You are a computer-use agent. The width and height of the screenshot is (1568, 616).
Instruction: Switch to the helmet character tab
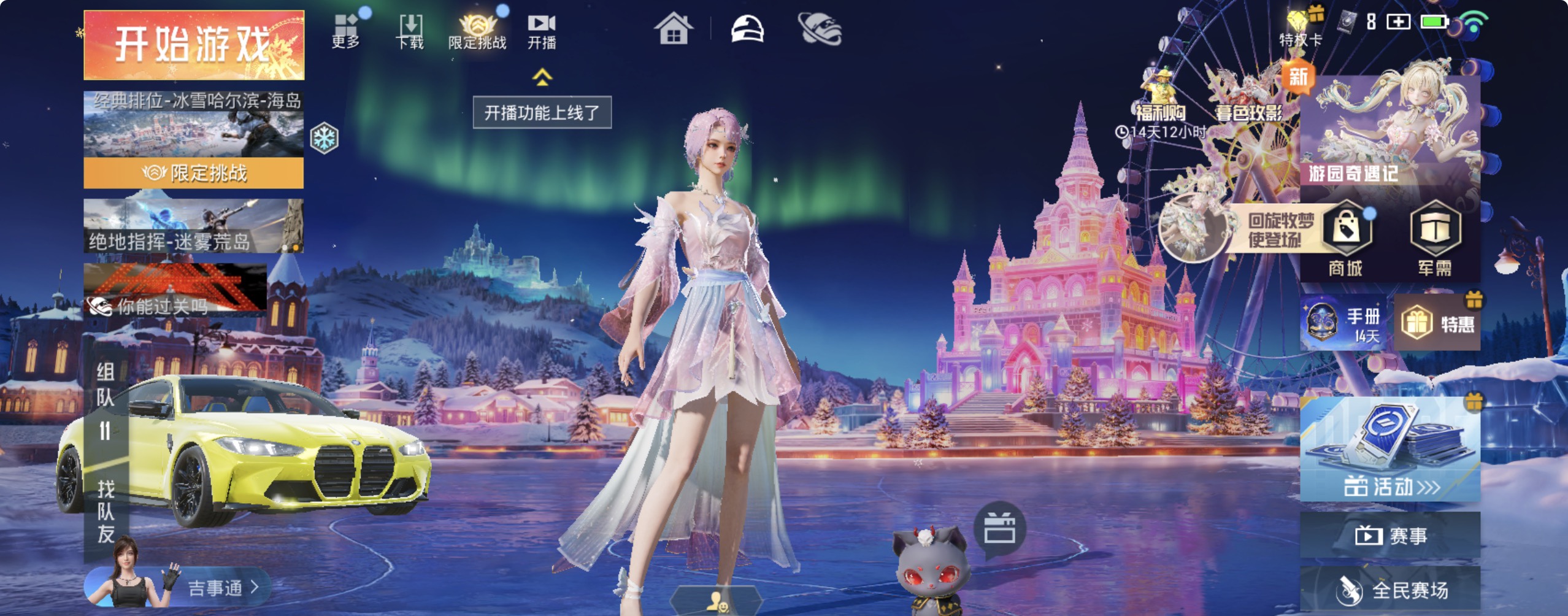[747, 29]
